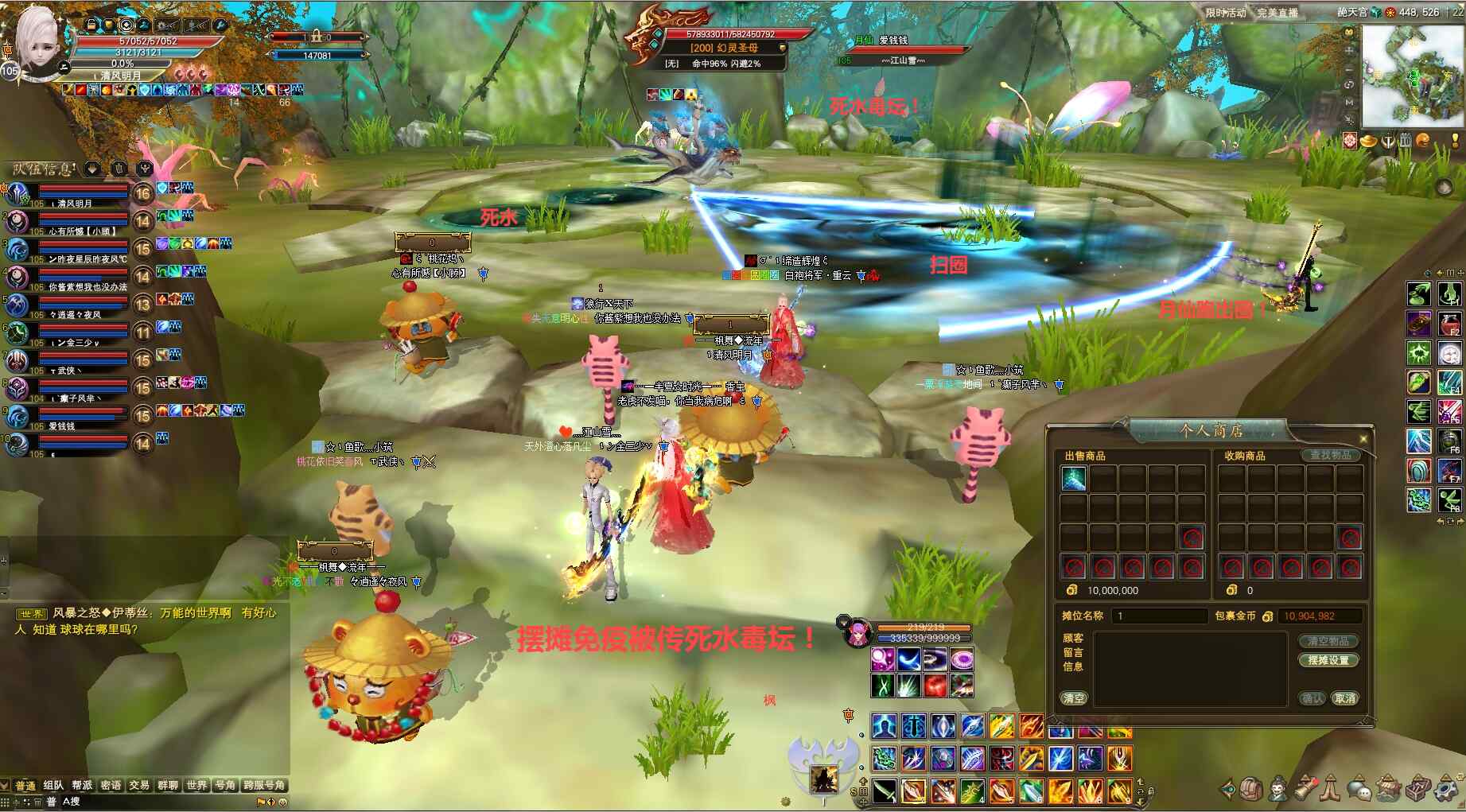Click the player portrait avatar
This screenshot has width=1466, height=812.
37,38
